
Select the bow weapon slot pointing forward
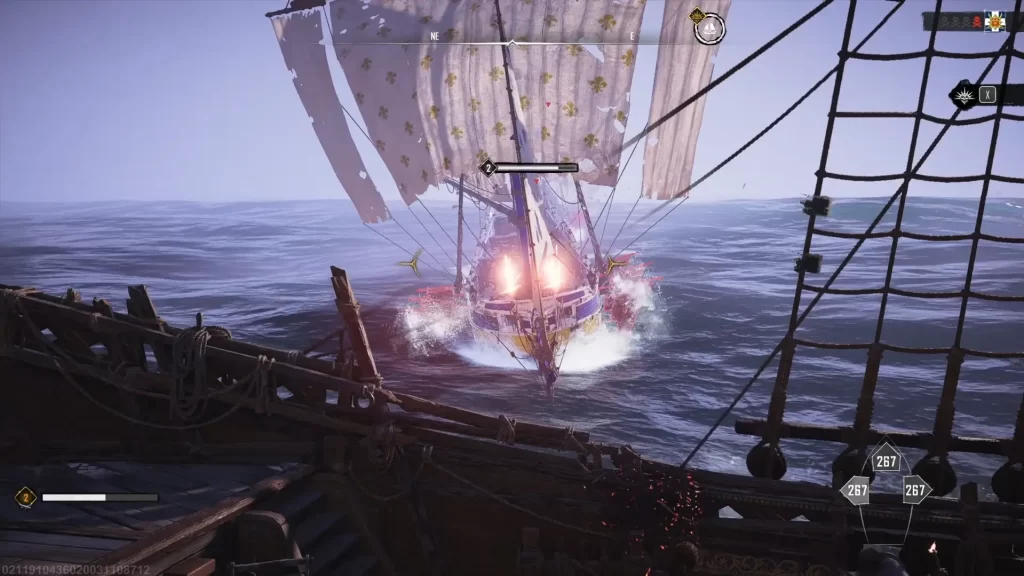(886, 461)
